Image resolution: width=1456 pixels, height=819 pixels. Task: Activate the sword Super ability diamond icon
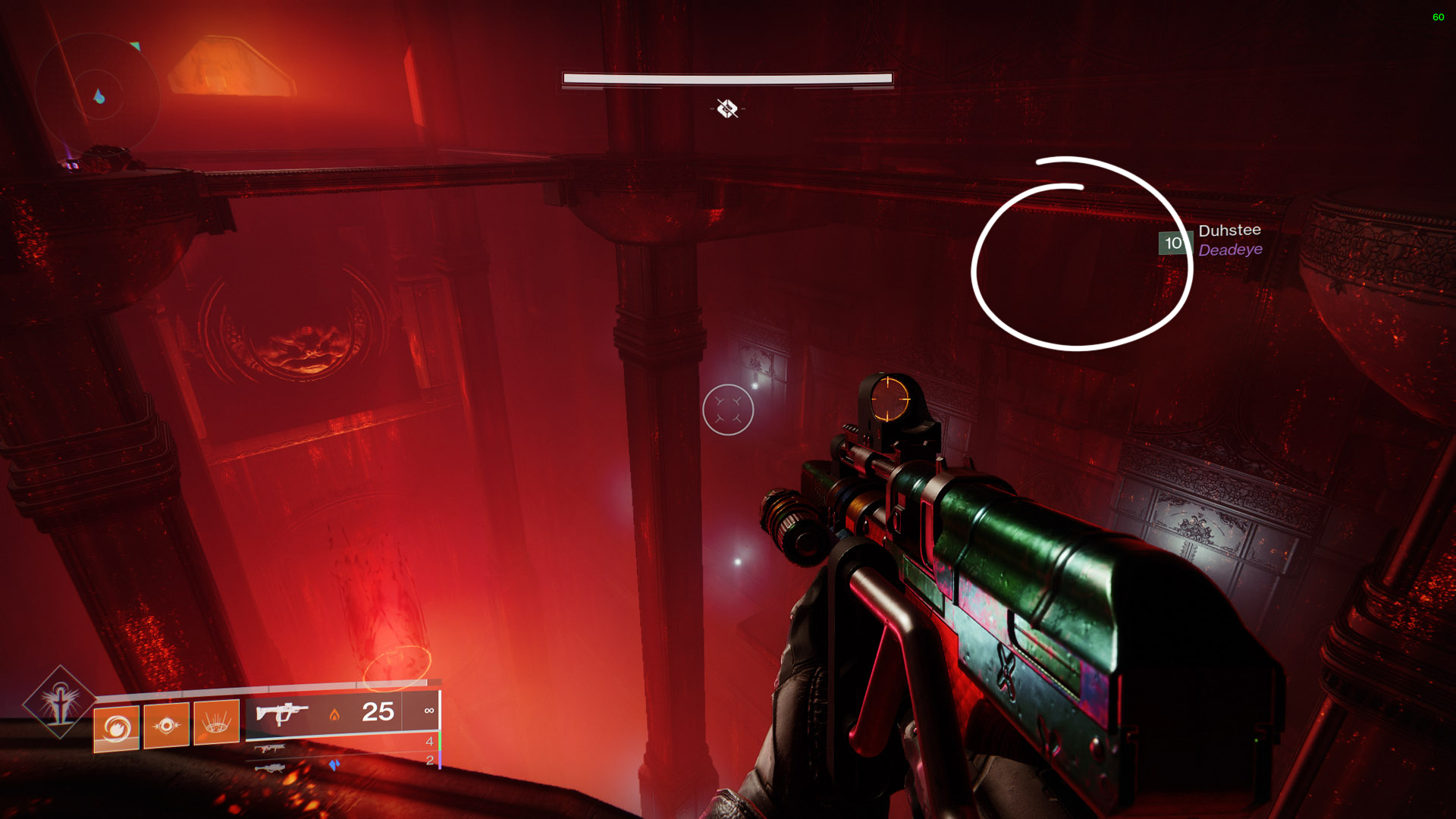pos(59,702)
